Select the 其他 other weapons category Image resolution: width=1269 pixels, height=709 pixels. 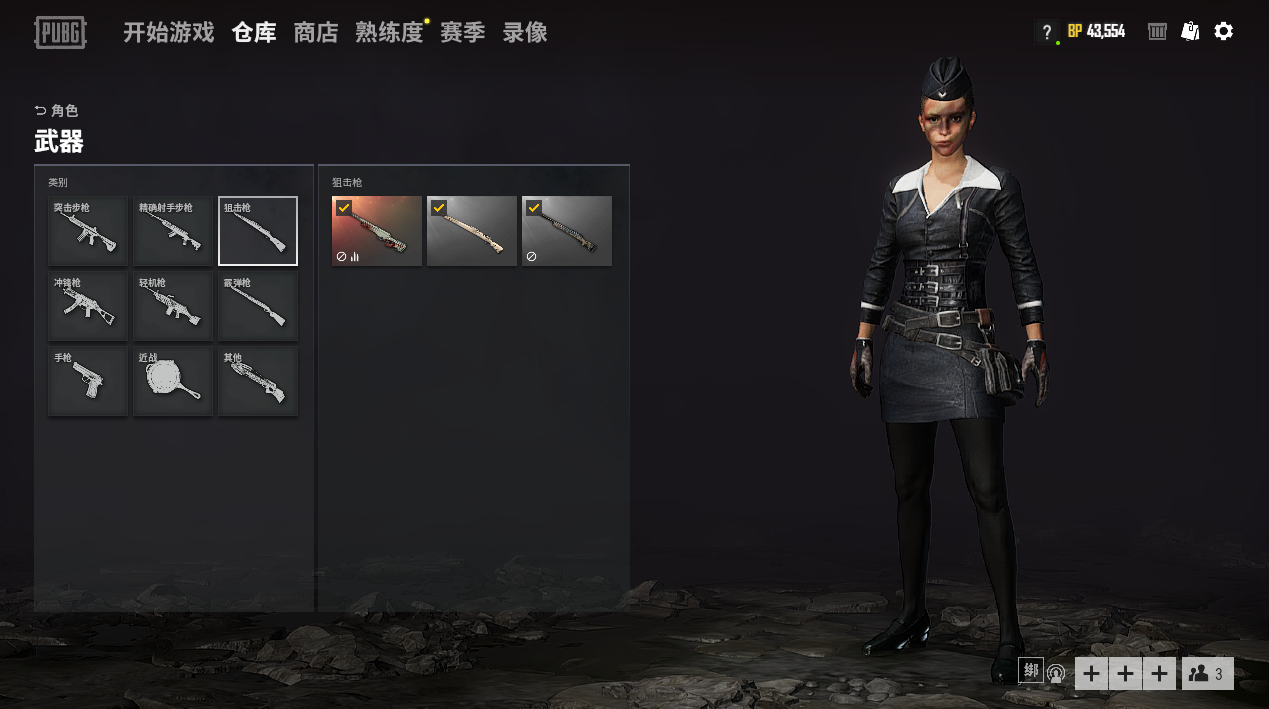[258, 381]
